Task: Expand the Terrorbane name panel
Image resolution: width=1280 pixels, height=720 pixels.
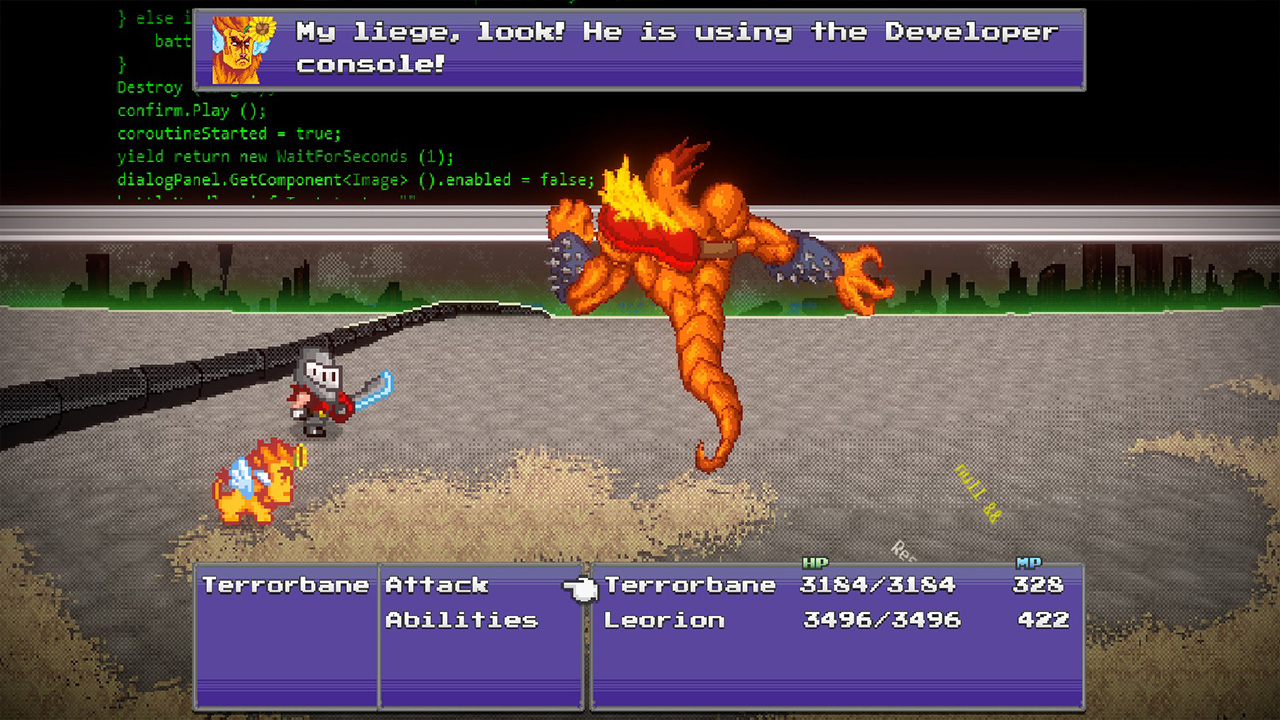Action: 285,585
